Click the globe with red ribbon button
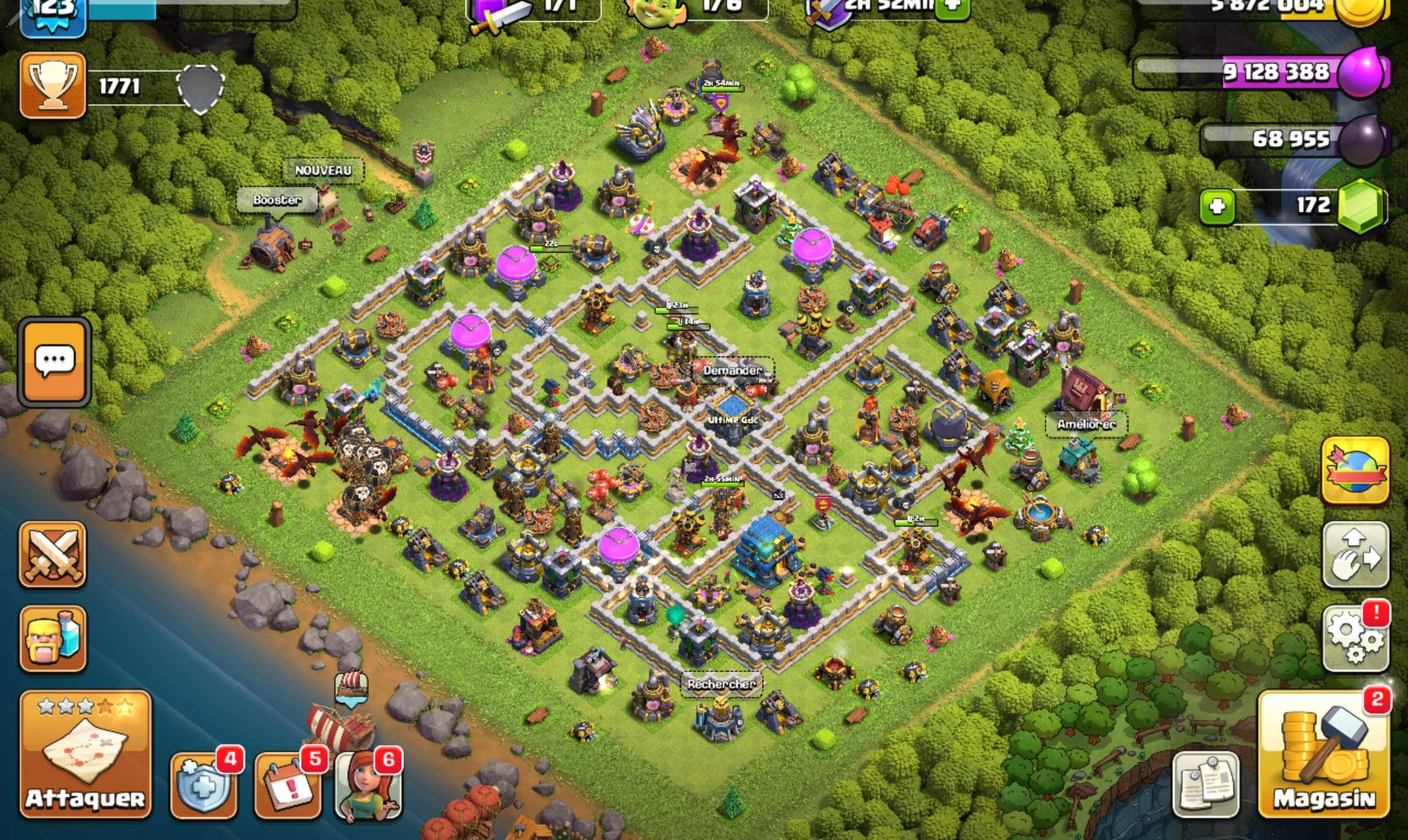 pos(1355,471)
